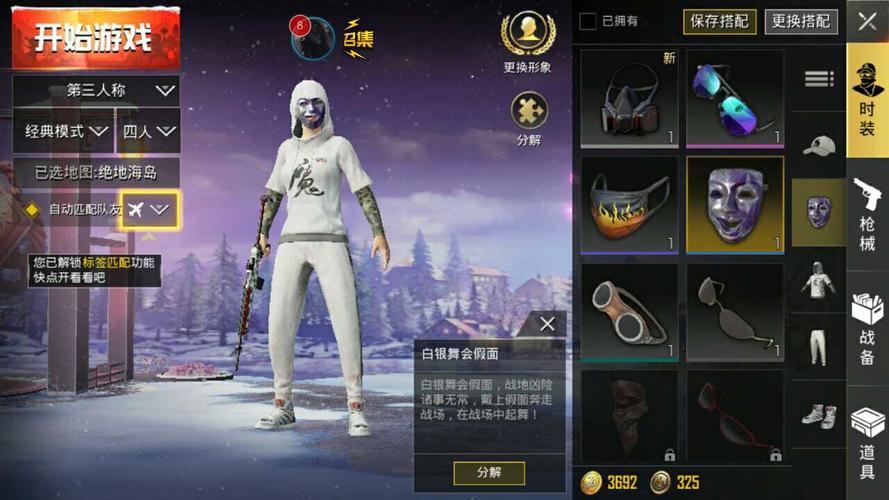Screen dimensions: 889x500
Task: Open the airplane tag matching dropdown
Action: (150, 210)
